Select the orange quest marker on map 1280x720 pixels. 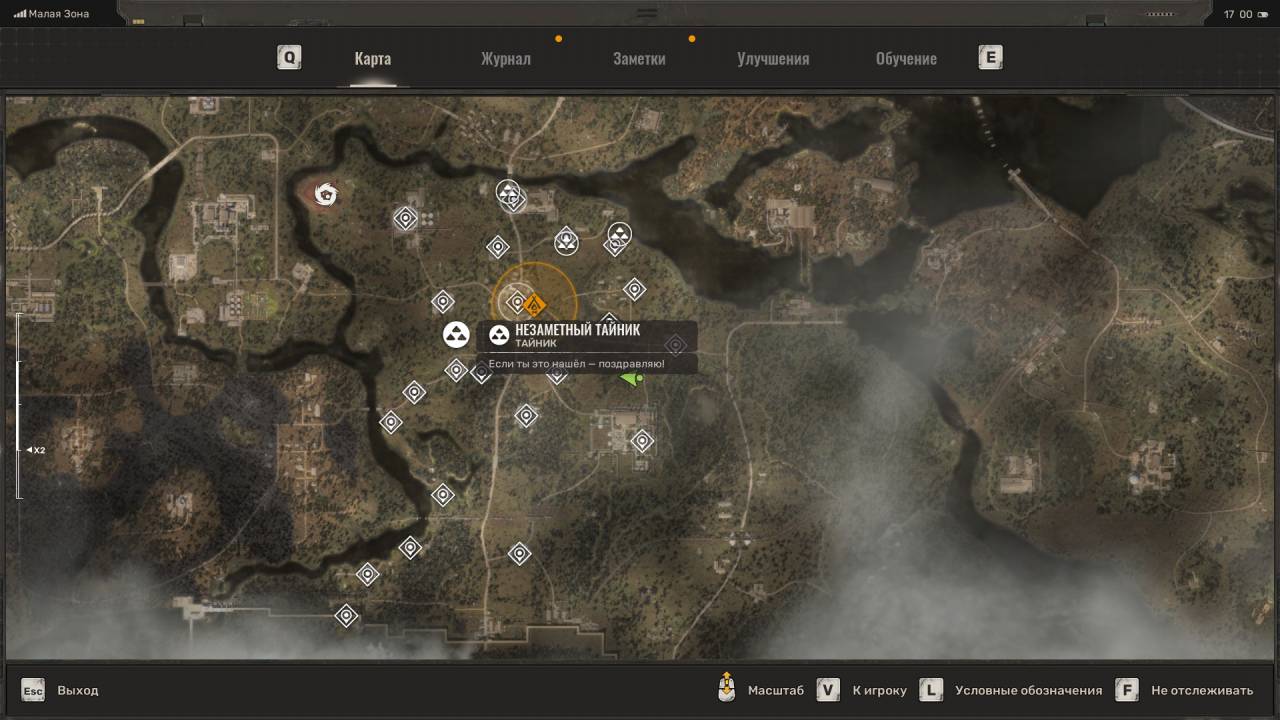[535, 304]
